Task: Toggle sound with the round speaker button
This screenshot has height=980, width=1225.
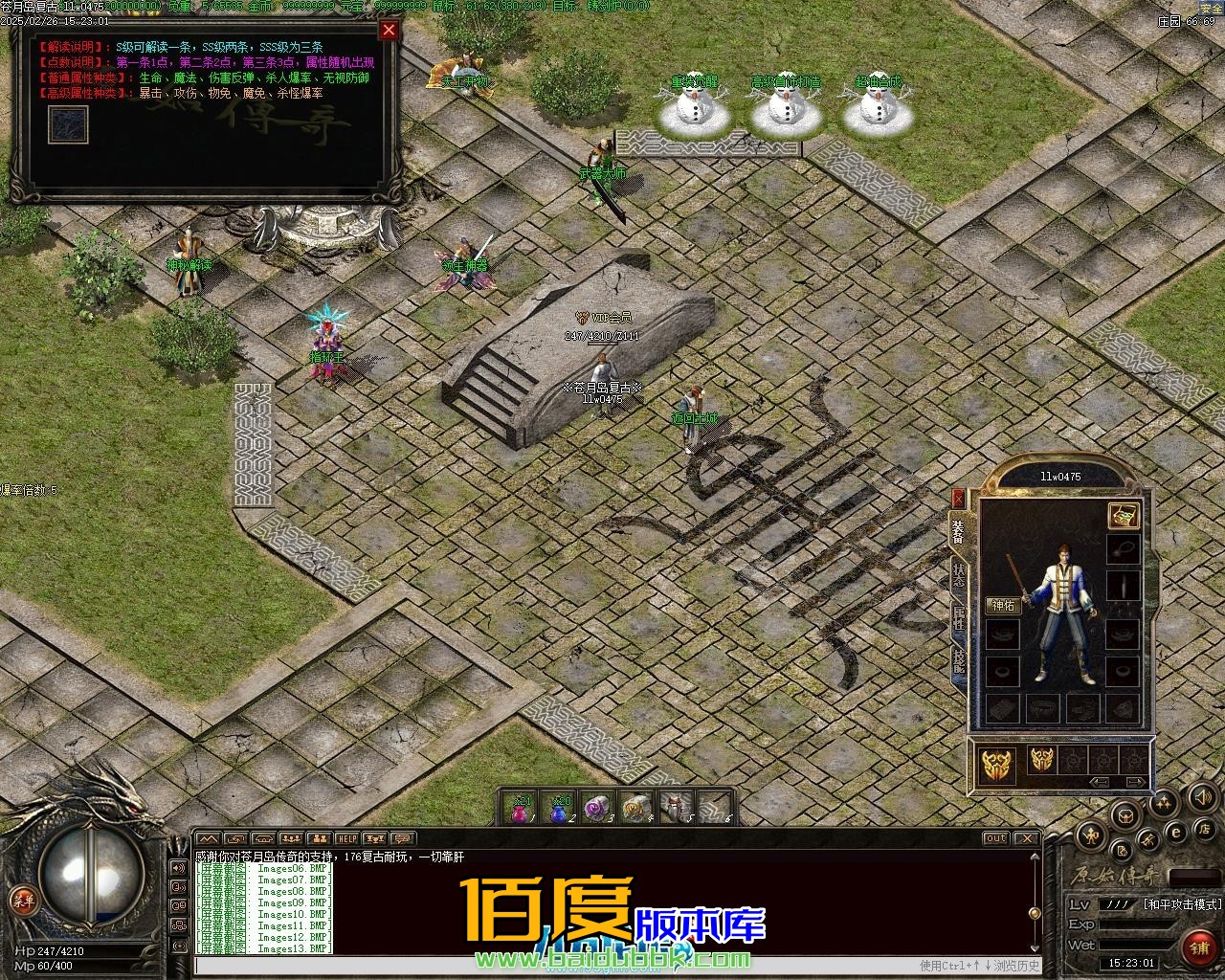Action: [x=1202, y=796]
